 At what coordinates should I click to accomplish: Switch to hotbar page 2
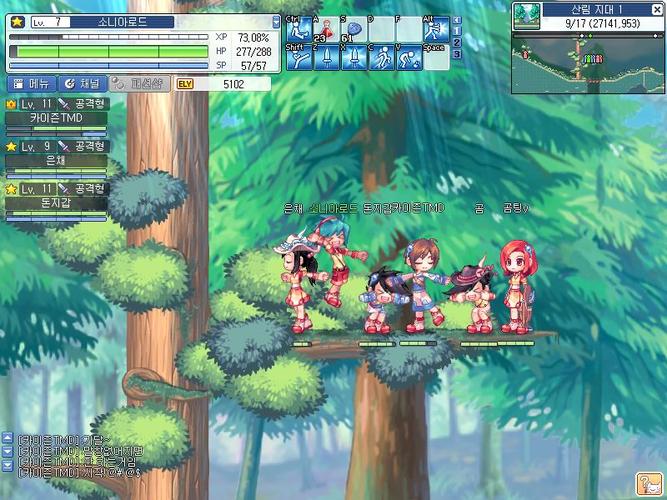coord(457,42)
